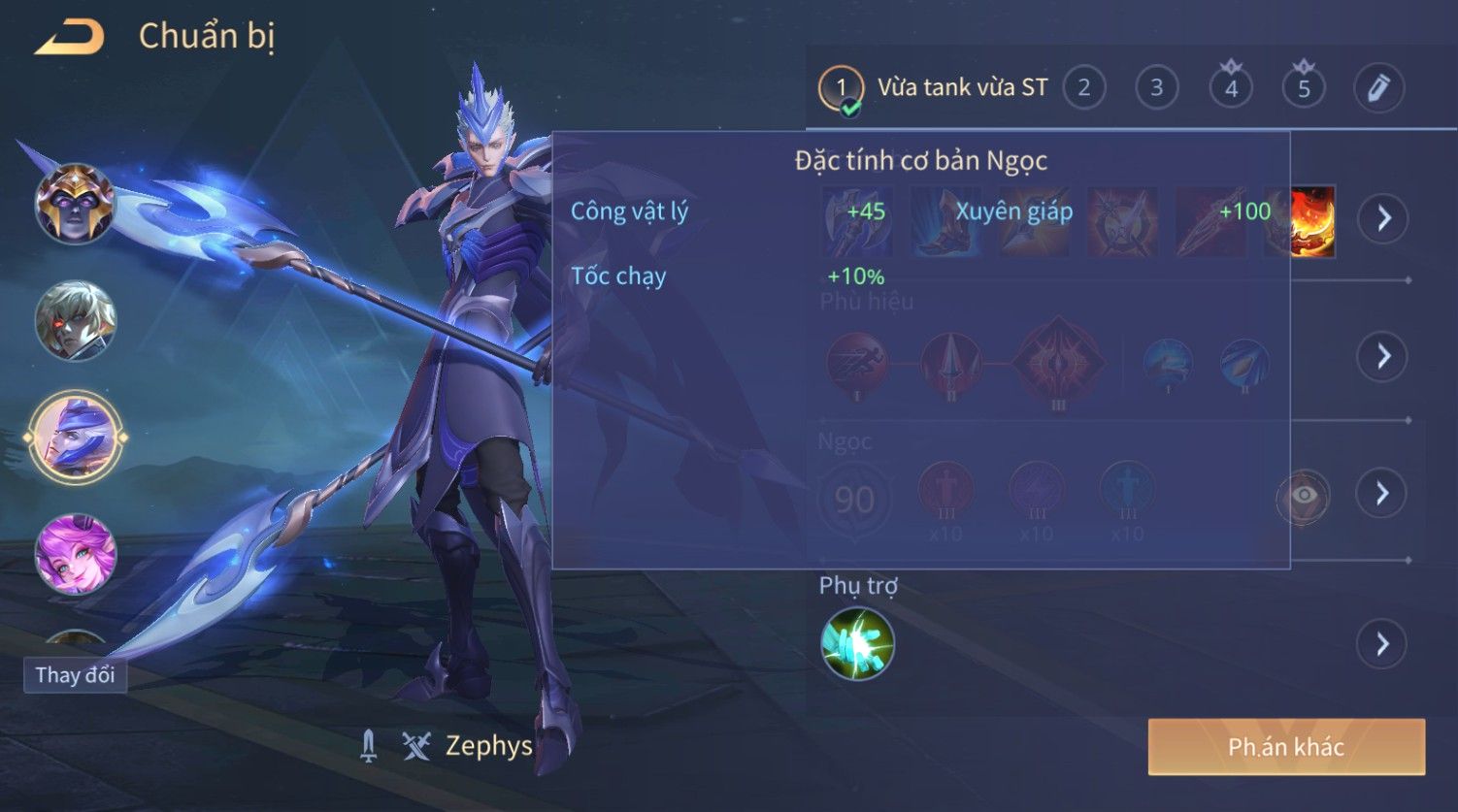Pick the red-eyed white-haired hero portrait
1458x812 pixels.
coord(75,320)
